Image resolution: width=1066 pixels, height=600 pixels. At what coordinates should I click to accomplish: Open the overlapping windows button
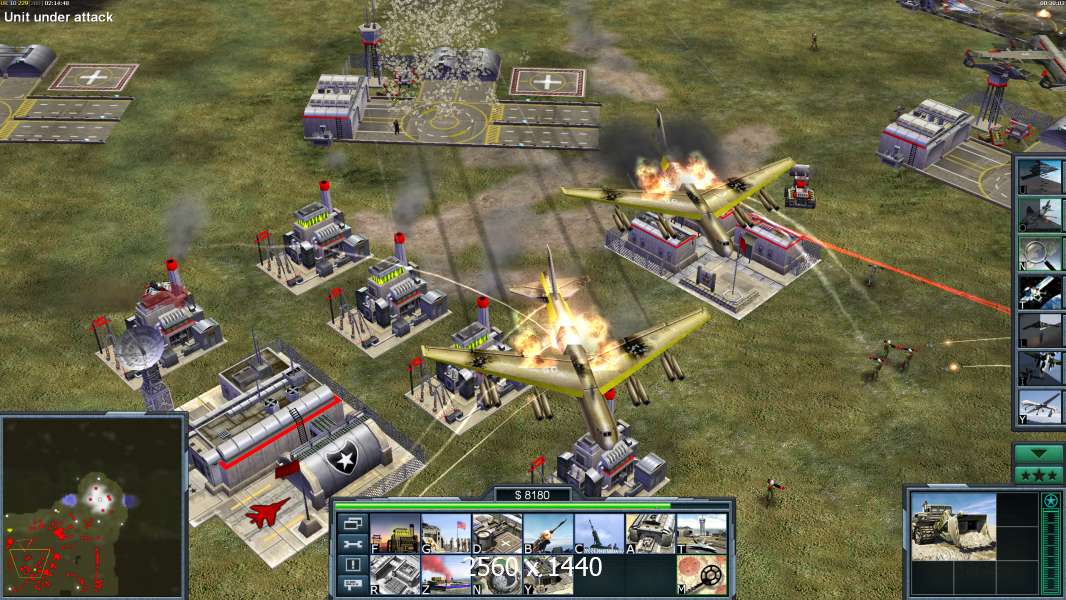point(351,524)
